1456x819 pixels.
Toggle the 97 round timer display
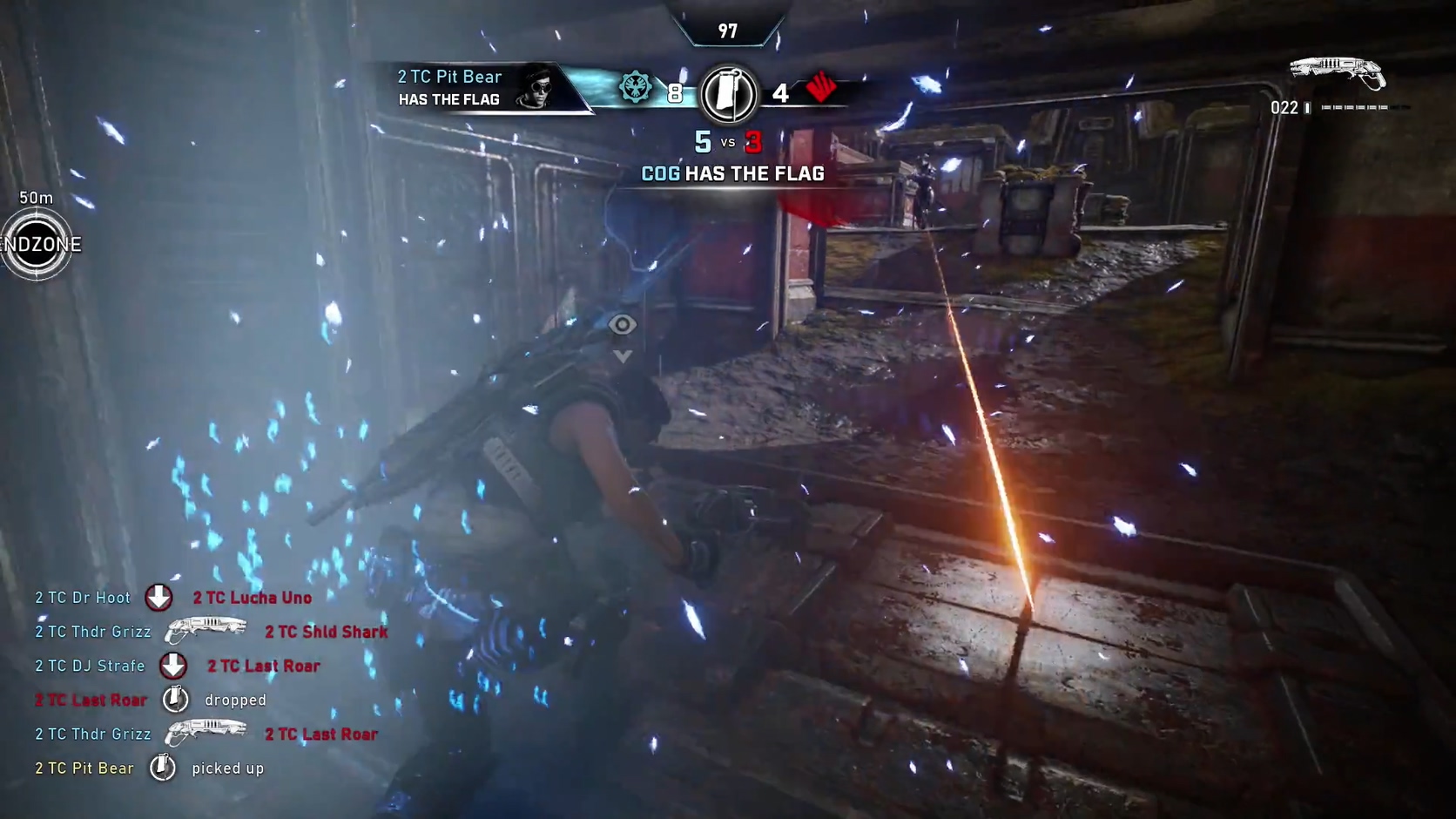click(x=728, y=30)
